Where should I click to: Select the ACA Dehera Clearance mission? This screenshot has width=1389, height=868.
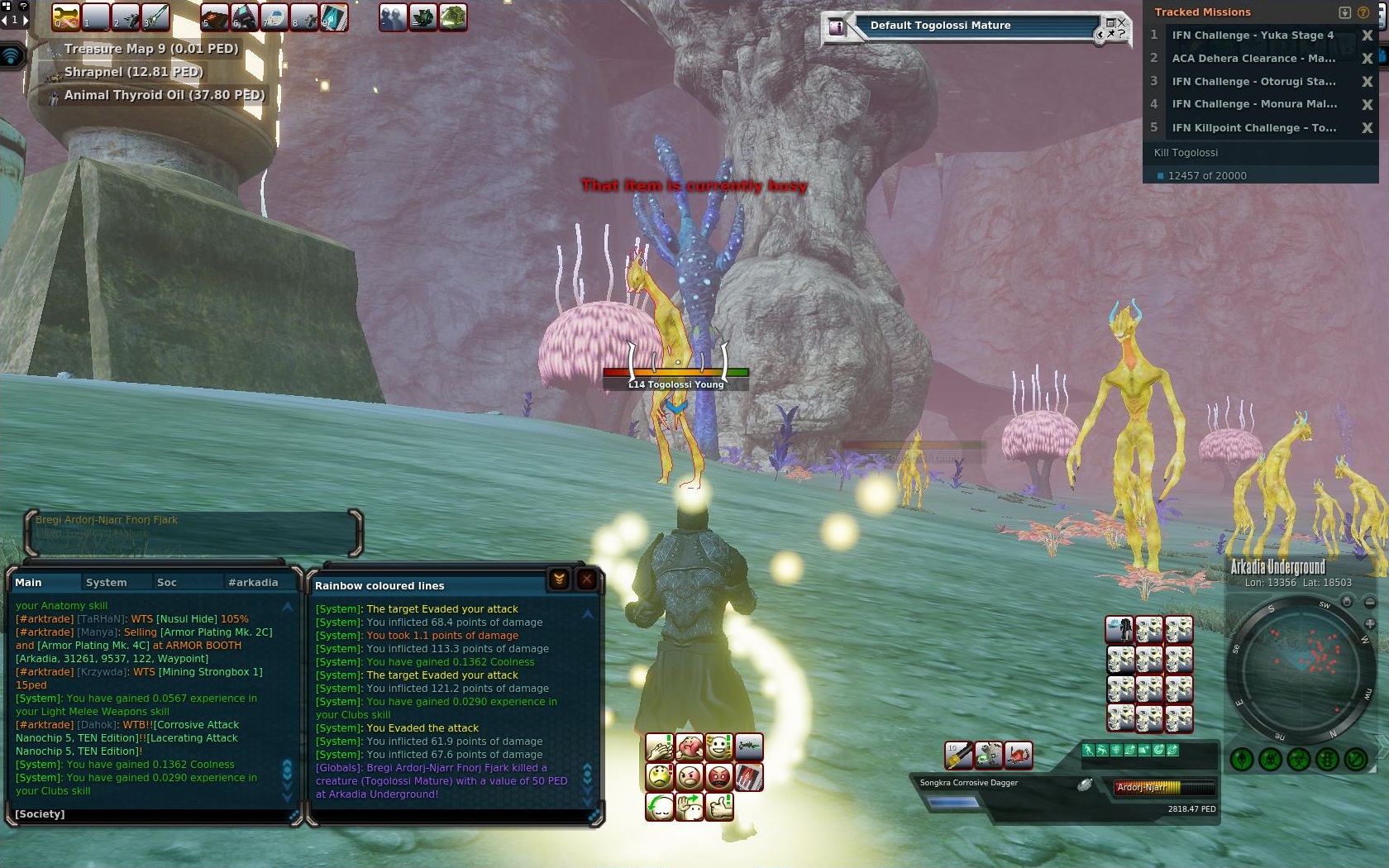click(x=1253, y=58)
